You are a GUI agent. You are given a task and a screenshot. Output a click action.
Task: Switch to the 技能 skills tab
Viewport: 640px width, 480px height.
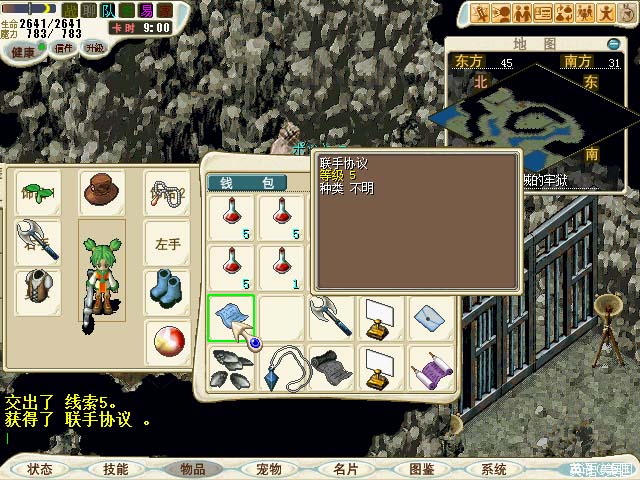(x=115, y=468)
